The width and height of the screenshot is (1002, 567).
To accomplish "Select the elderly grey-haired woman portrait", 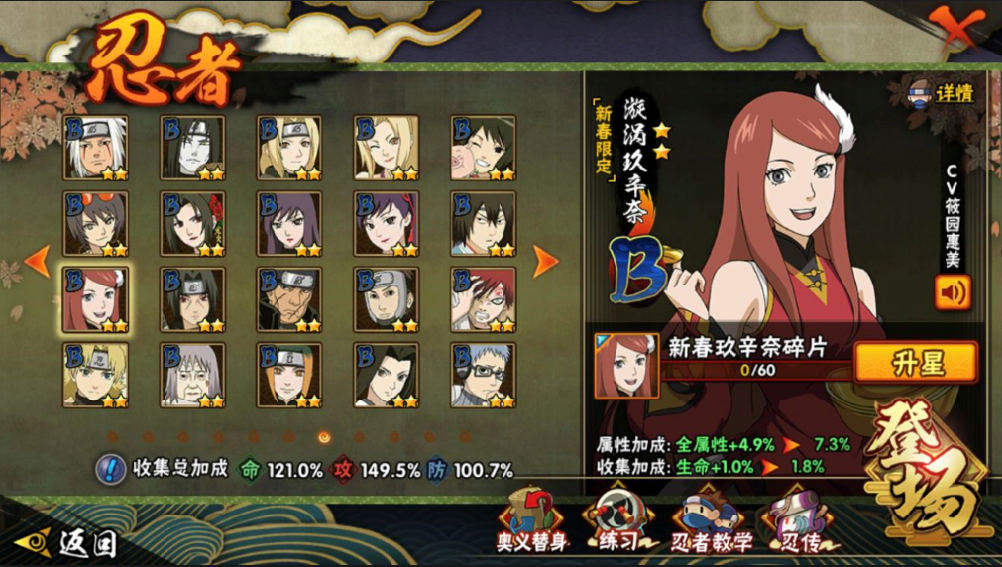I will (192, 375).
